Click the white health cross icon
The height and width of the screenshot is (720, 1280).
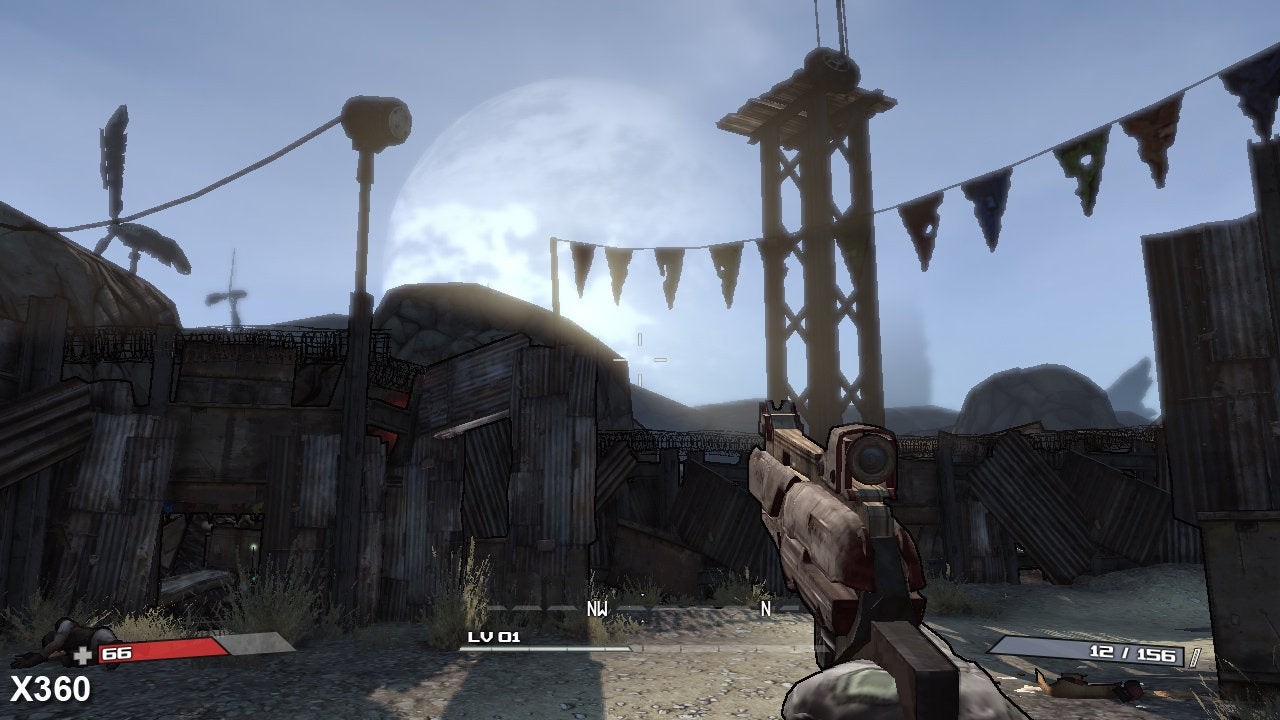coord(83,655)
